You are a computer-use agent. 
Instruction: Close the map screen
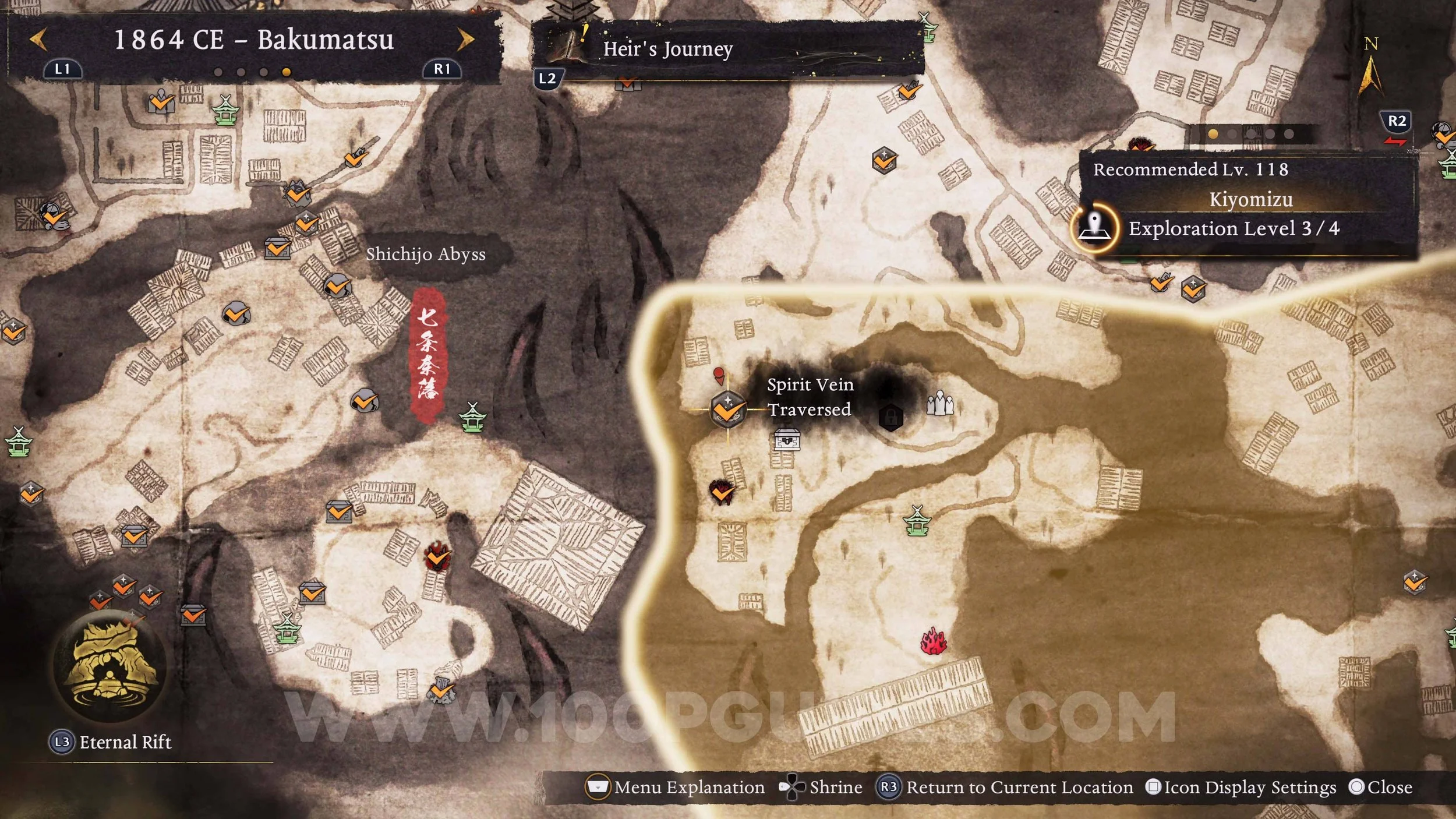[1381, 788]
